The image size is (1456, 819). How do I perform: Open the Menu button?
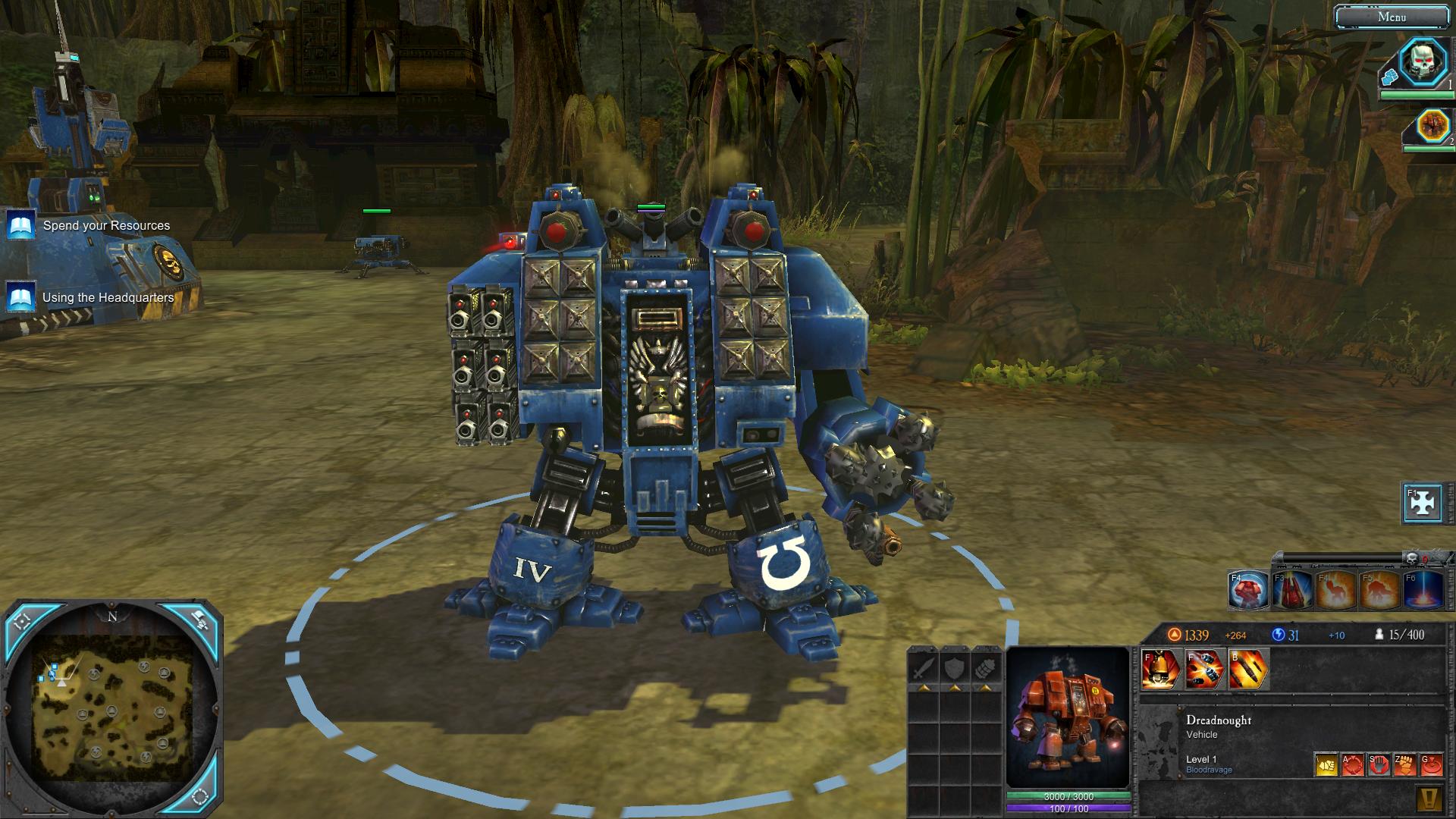pyautogui.click(x=1391, y=17)
